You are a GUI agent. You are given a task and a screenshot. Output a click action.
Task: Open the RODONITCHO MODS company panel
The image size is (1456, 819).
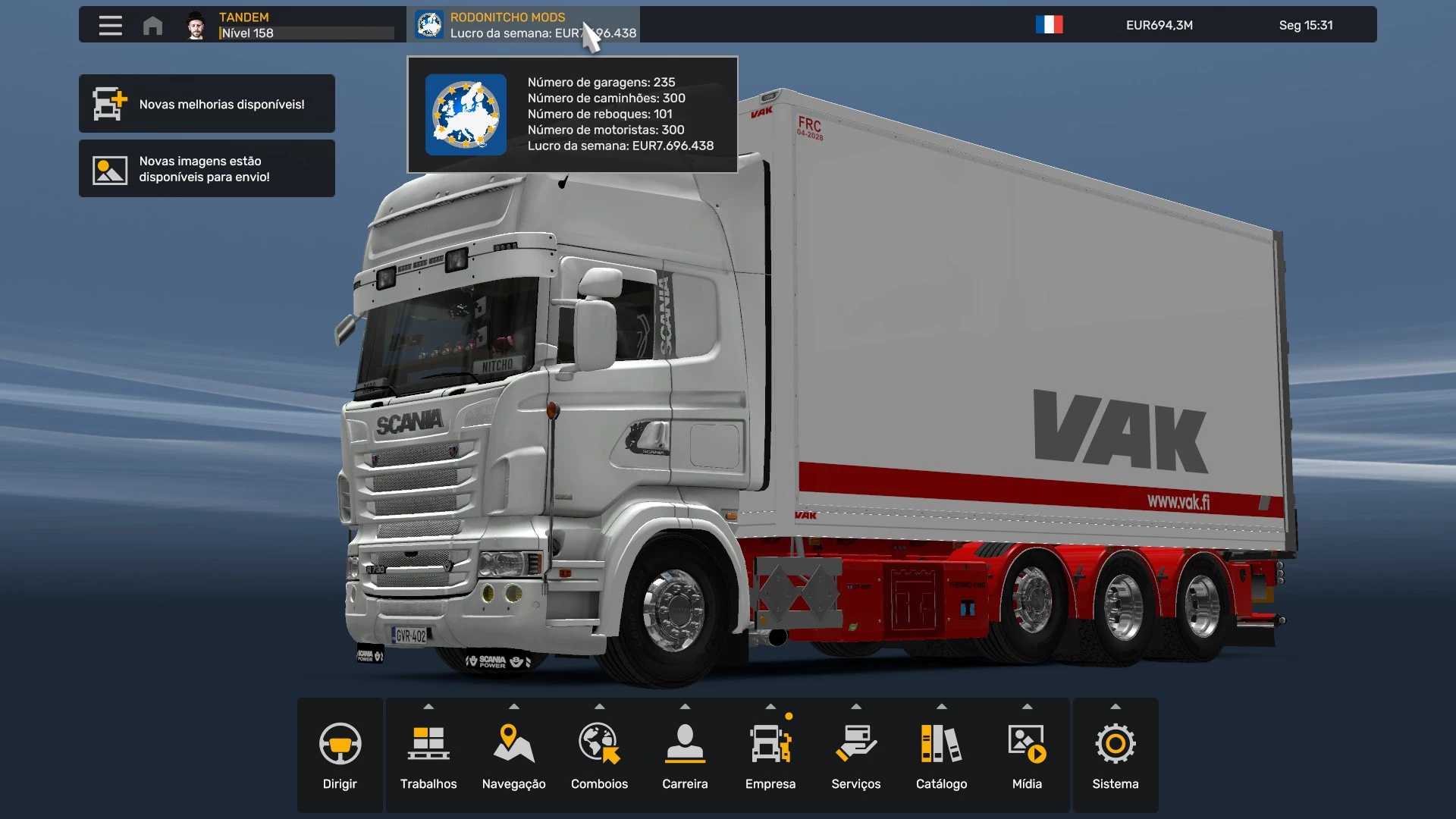pos(523,25)
